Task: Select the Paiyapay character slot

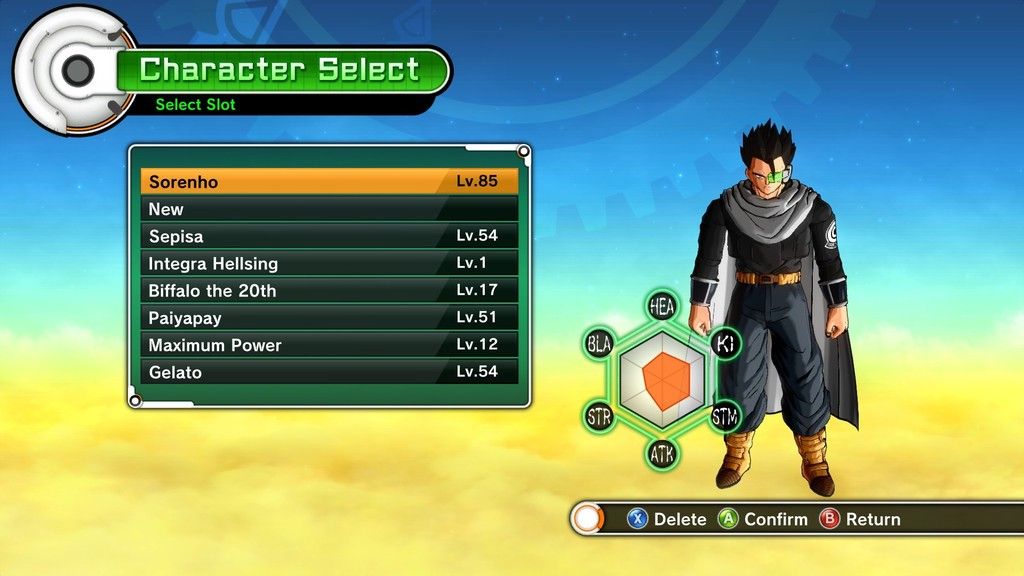Action: click(329, 317)
